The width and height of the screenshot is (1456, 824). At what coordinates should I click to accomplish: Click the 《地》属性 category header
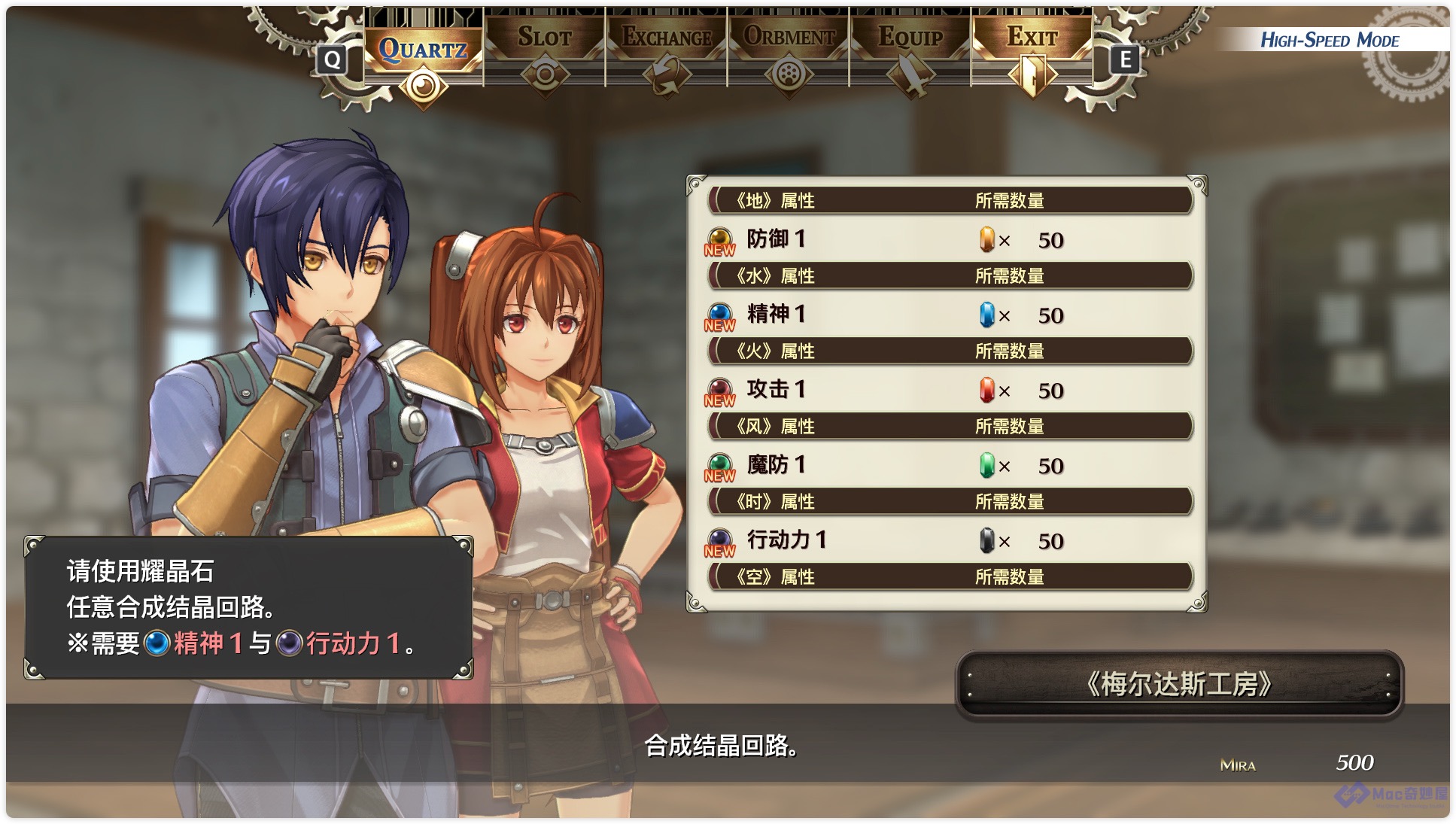tap(950, 200)
